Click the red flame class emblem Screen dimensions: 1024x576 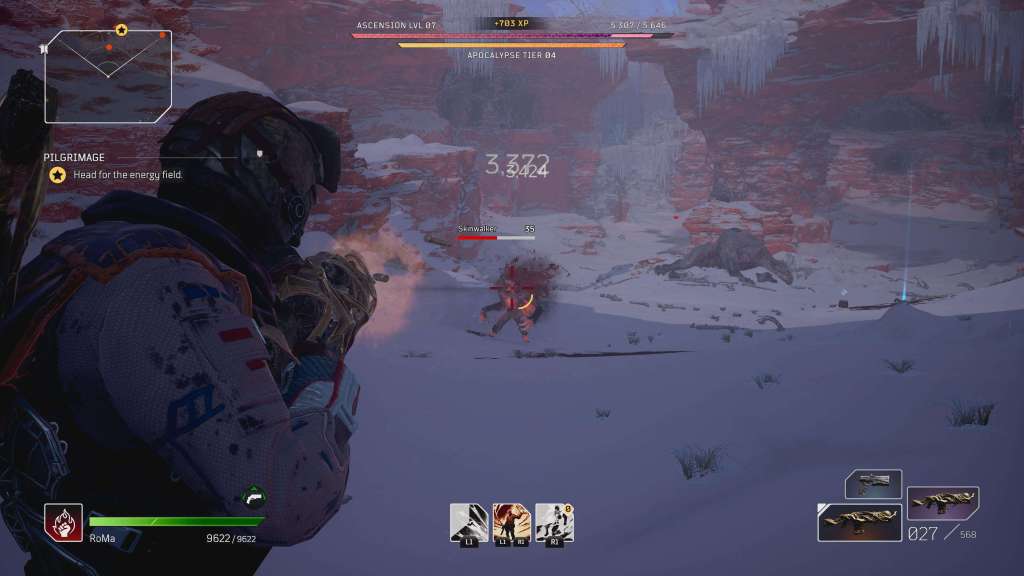click(63, 521)
